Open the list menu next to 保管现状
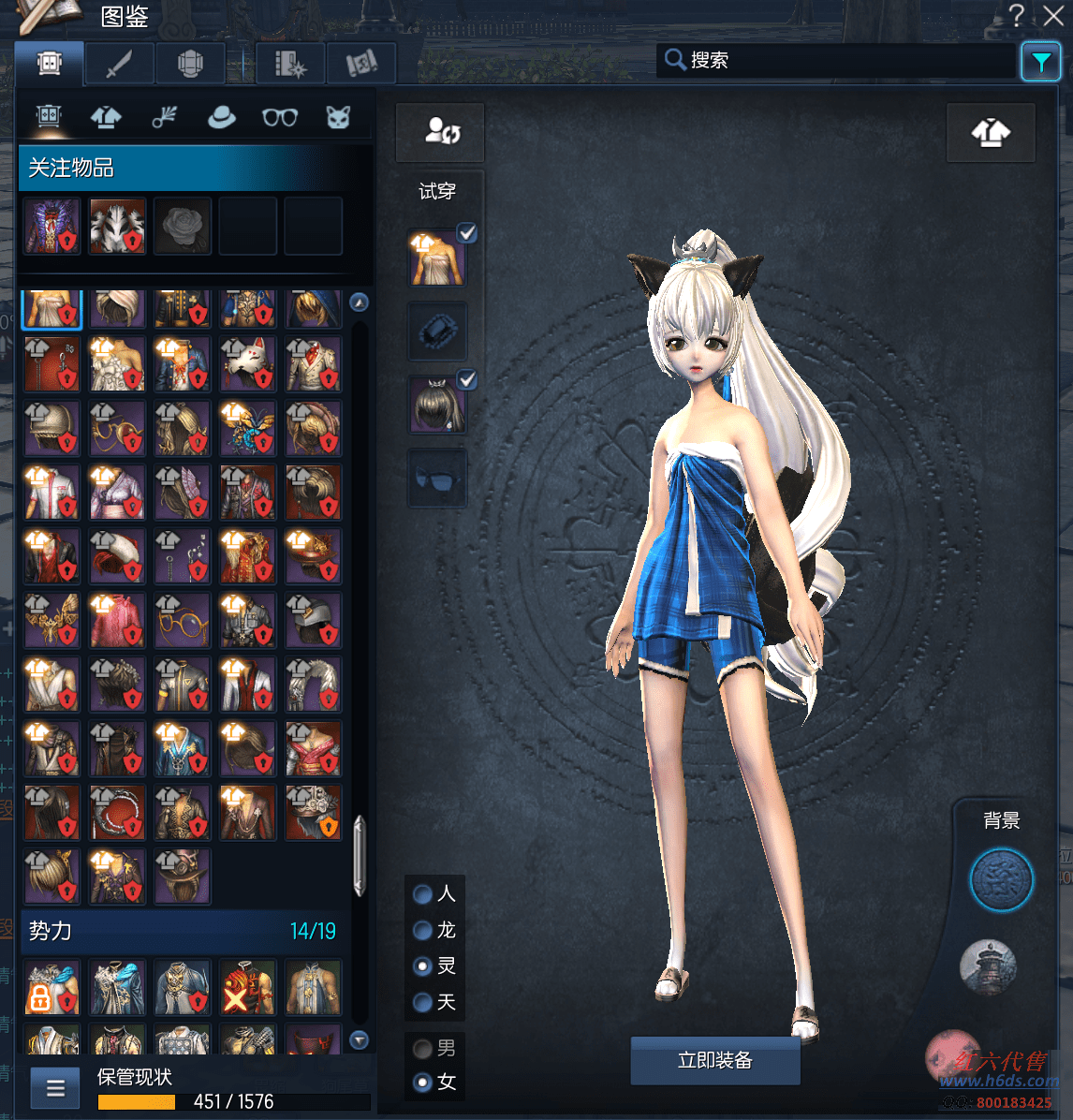 click(55, 1088)
